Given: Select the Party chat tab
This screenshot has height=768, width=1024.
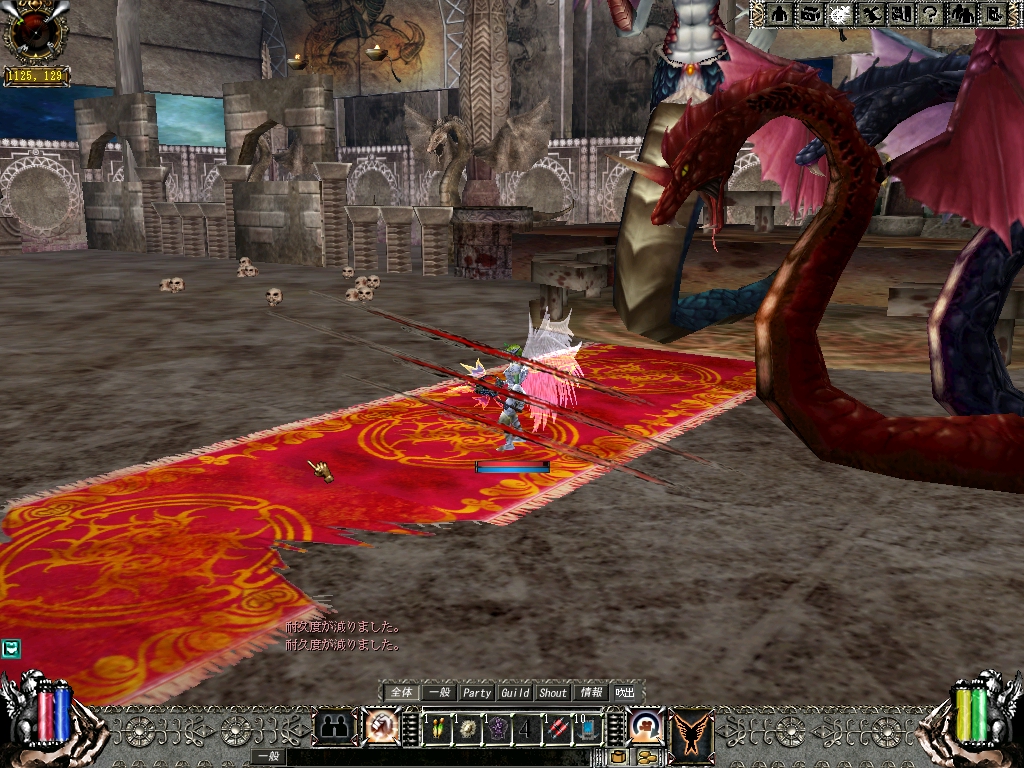Looking at the screenshot, I should [x=477, y=692].
